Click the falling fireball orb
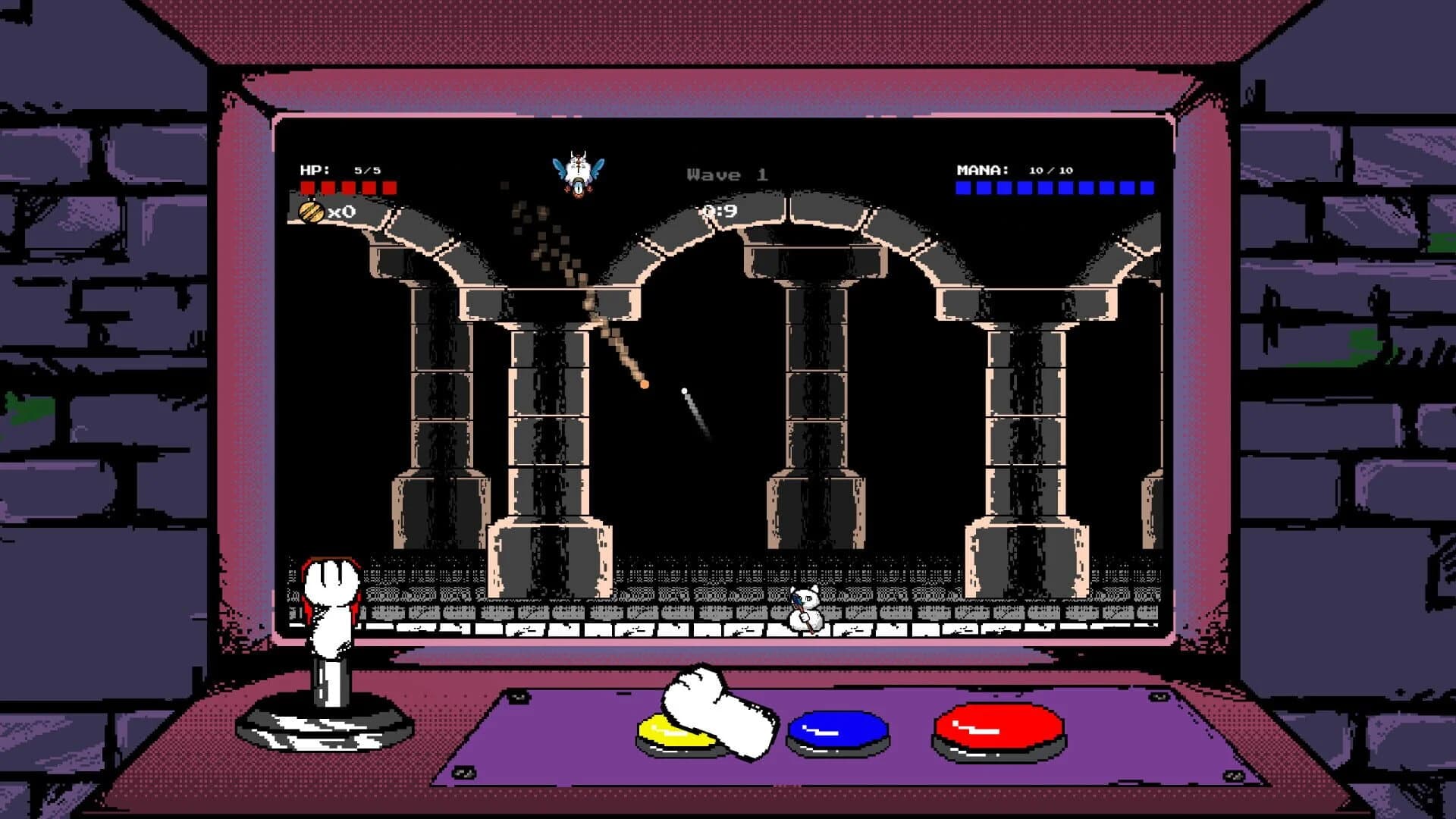The width and height of the screenshot is (1456, 819). coord(644,385)
